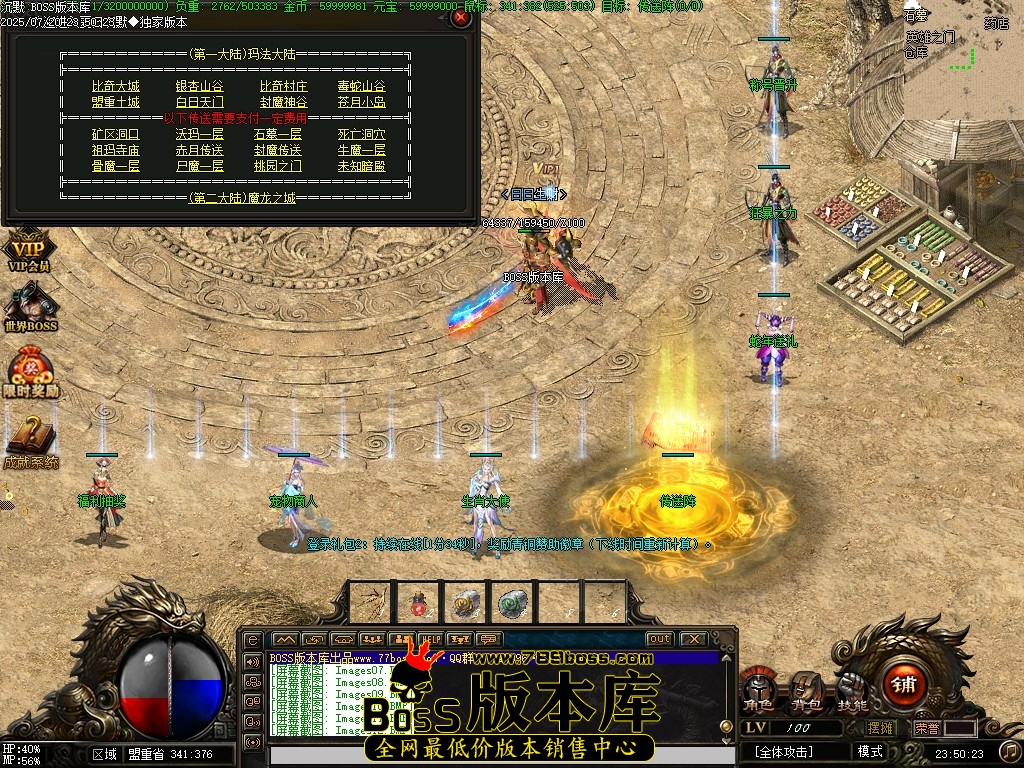Close the teleport menu window
1024x768 pixels.
coord(460,17)
